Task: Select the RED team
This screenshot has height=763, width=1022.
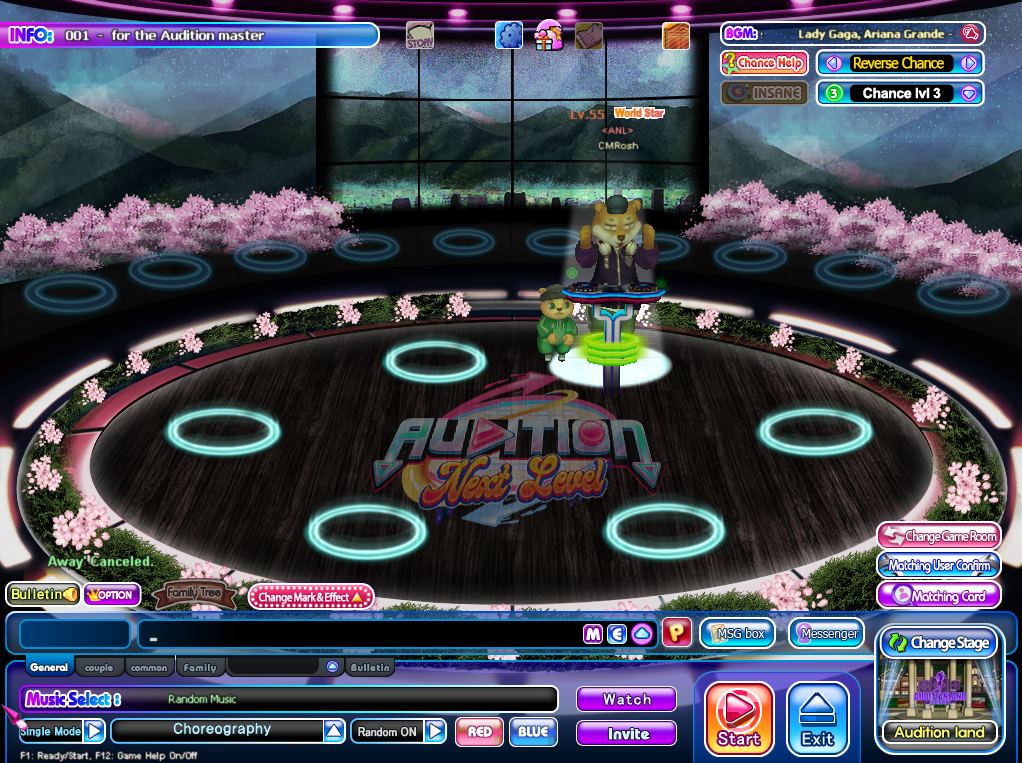Action: [x=479, y=732]
